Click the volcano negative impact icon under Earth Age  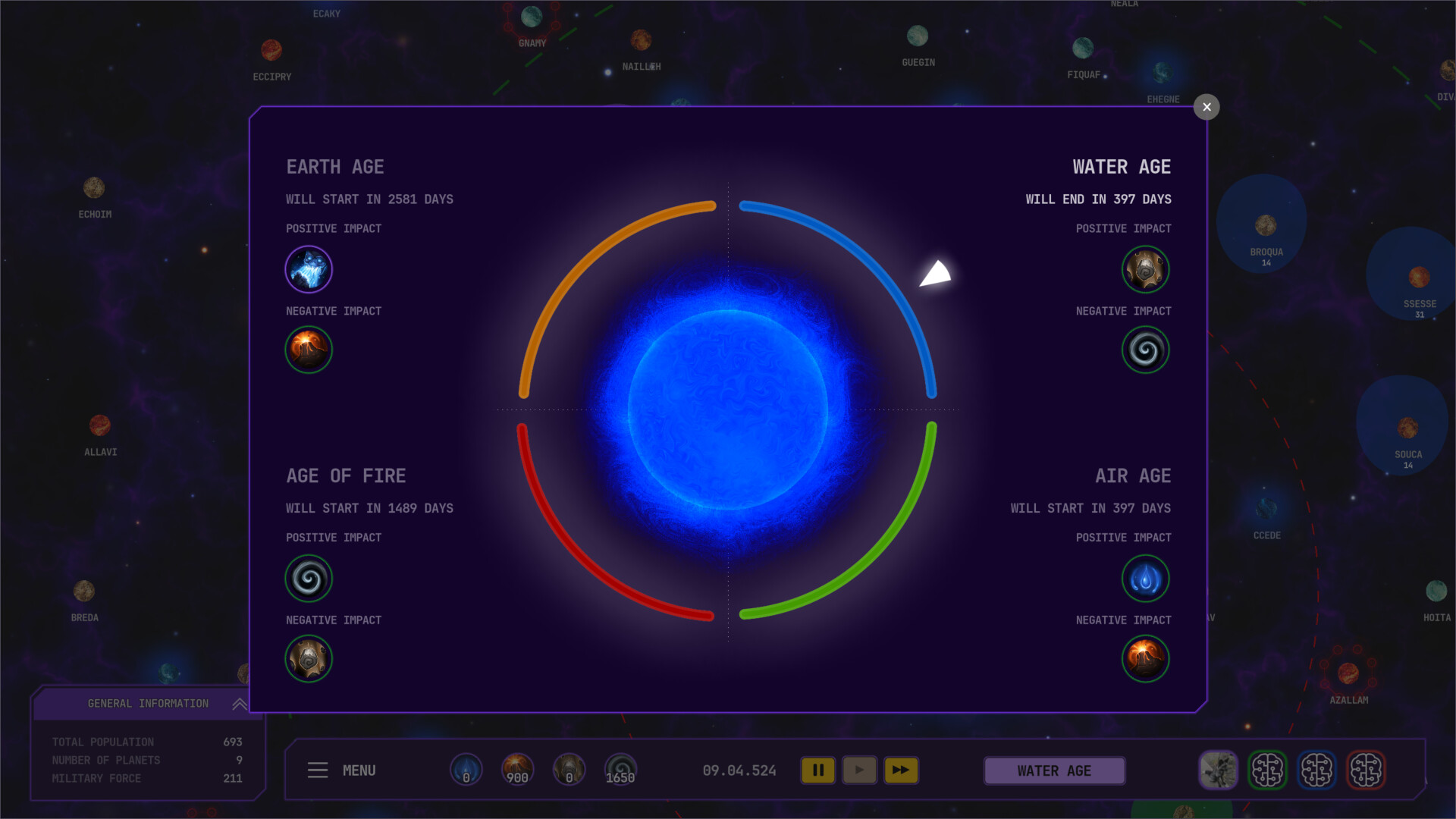[309, 350]
